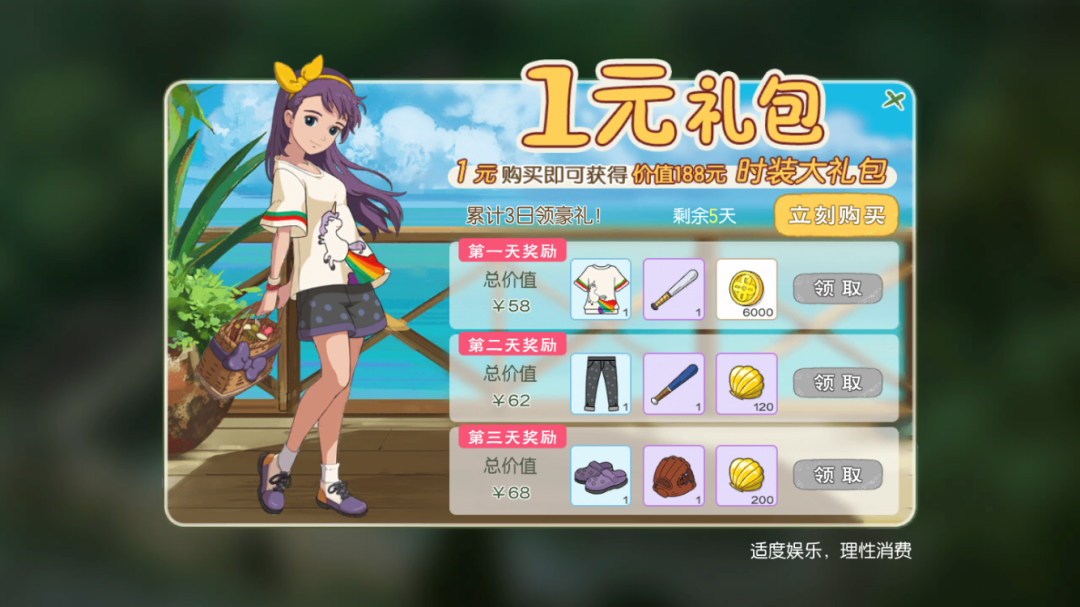Select the unicorn T-shirt reward icon
The height and width of the screenshot is (607, 1080).
600,289
